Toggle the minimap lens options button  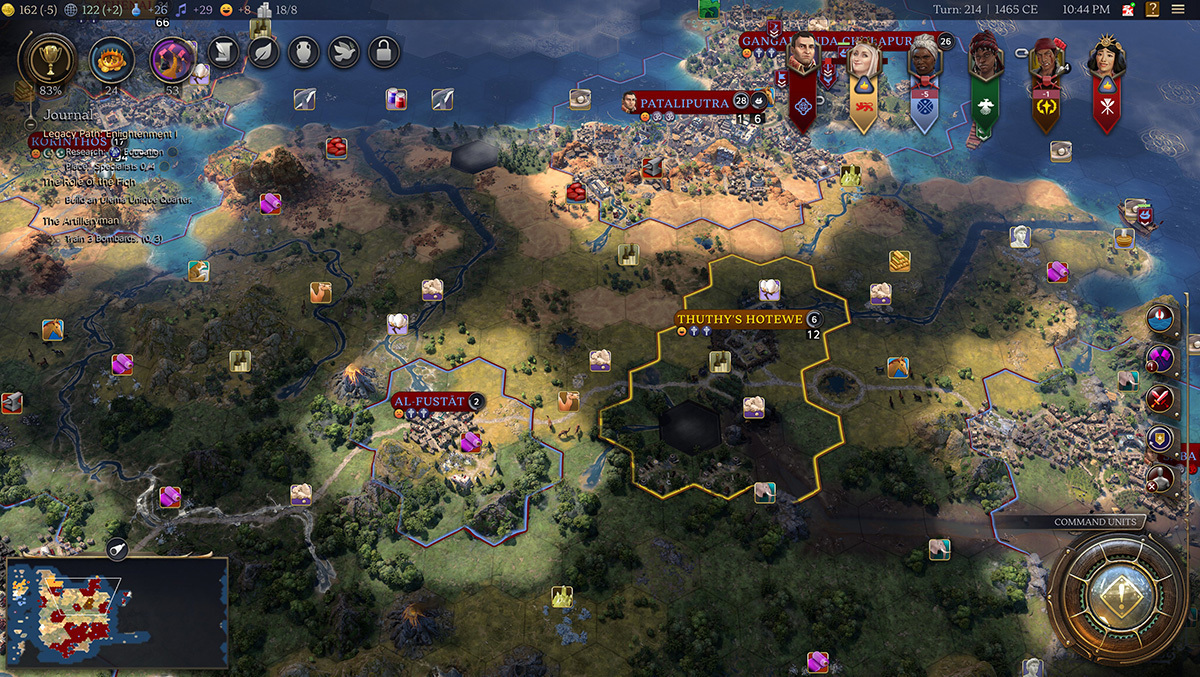click(x=117, y=551)
